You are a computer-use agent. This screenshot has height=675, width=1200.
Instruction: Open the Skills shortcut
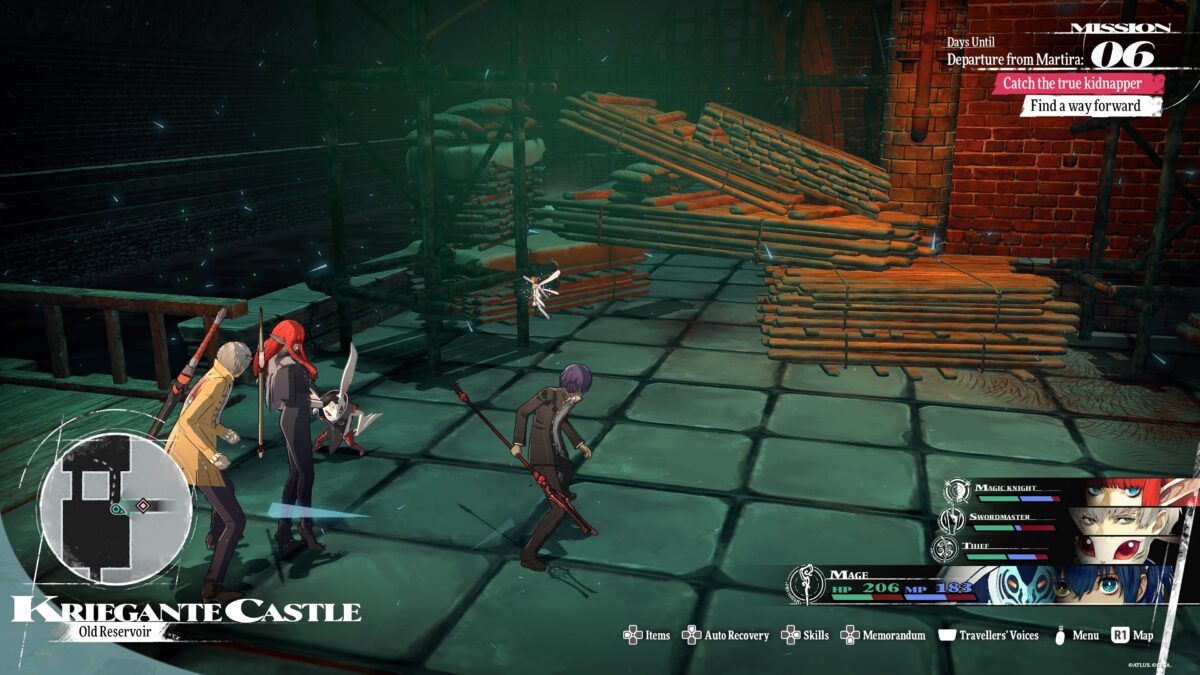click(805, 635)
